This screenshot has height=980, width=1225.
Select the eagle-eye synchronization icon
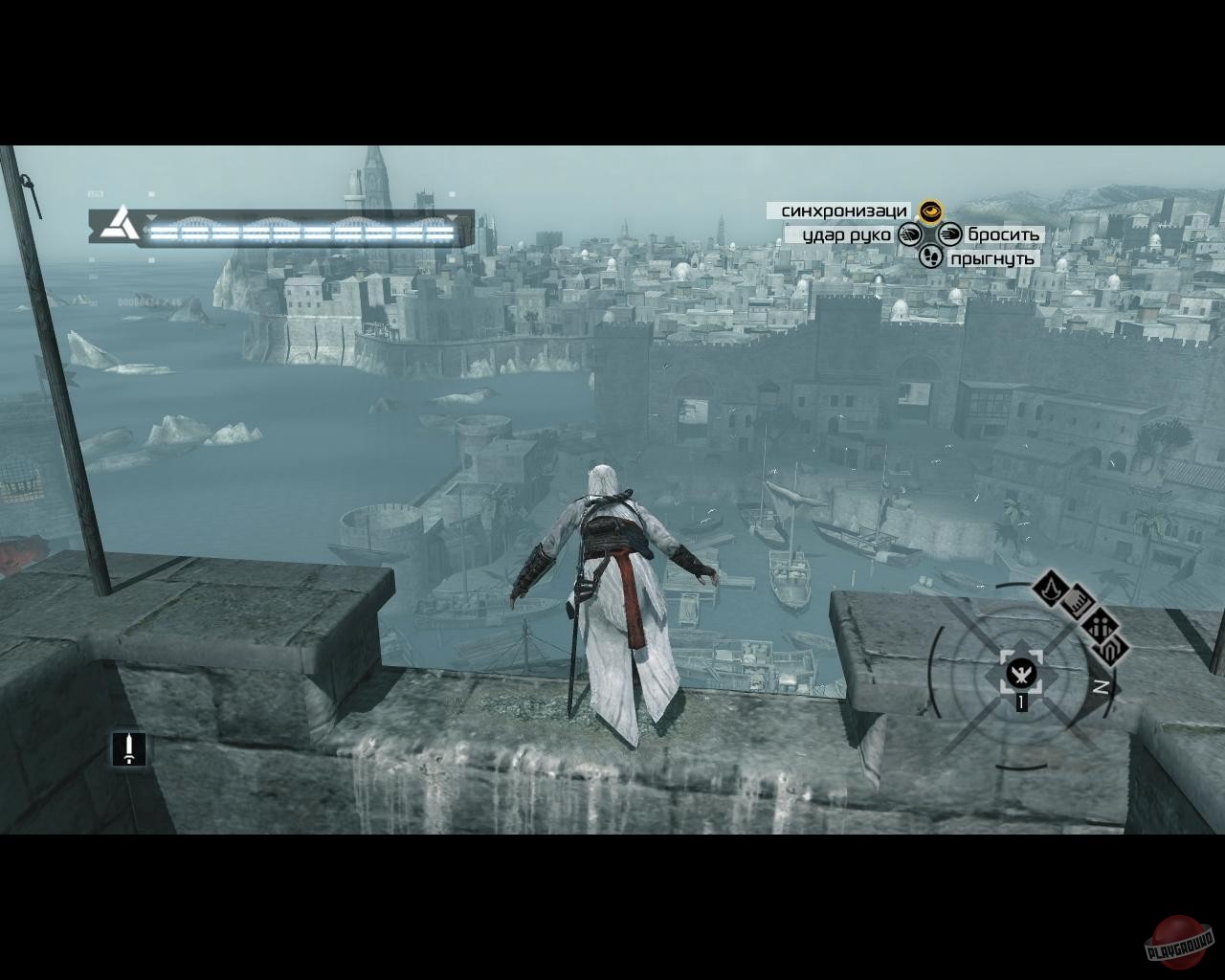tap(931, 211)
